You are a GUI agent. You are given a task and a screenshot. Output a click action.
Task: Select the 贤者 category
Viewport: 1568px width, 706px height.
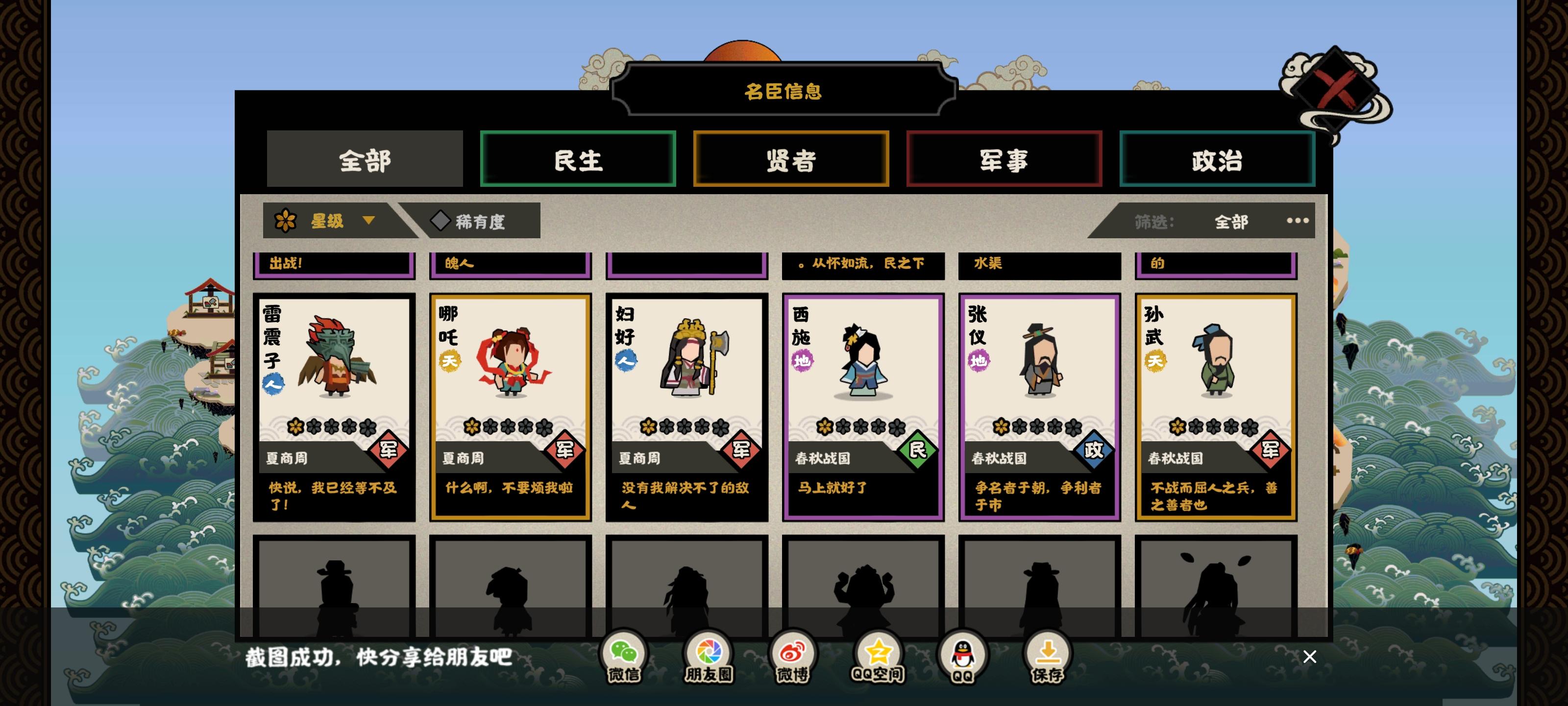click(x=791, y=159)
